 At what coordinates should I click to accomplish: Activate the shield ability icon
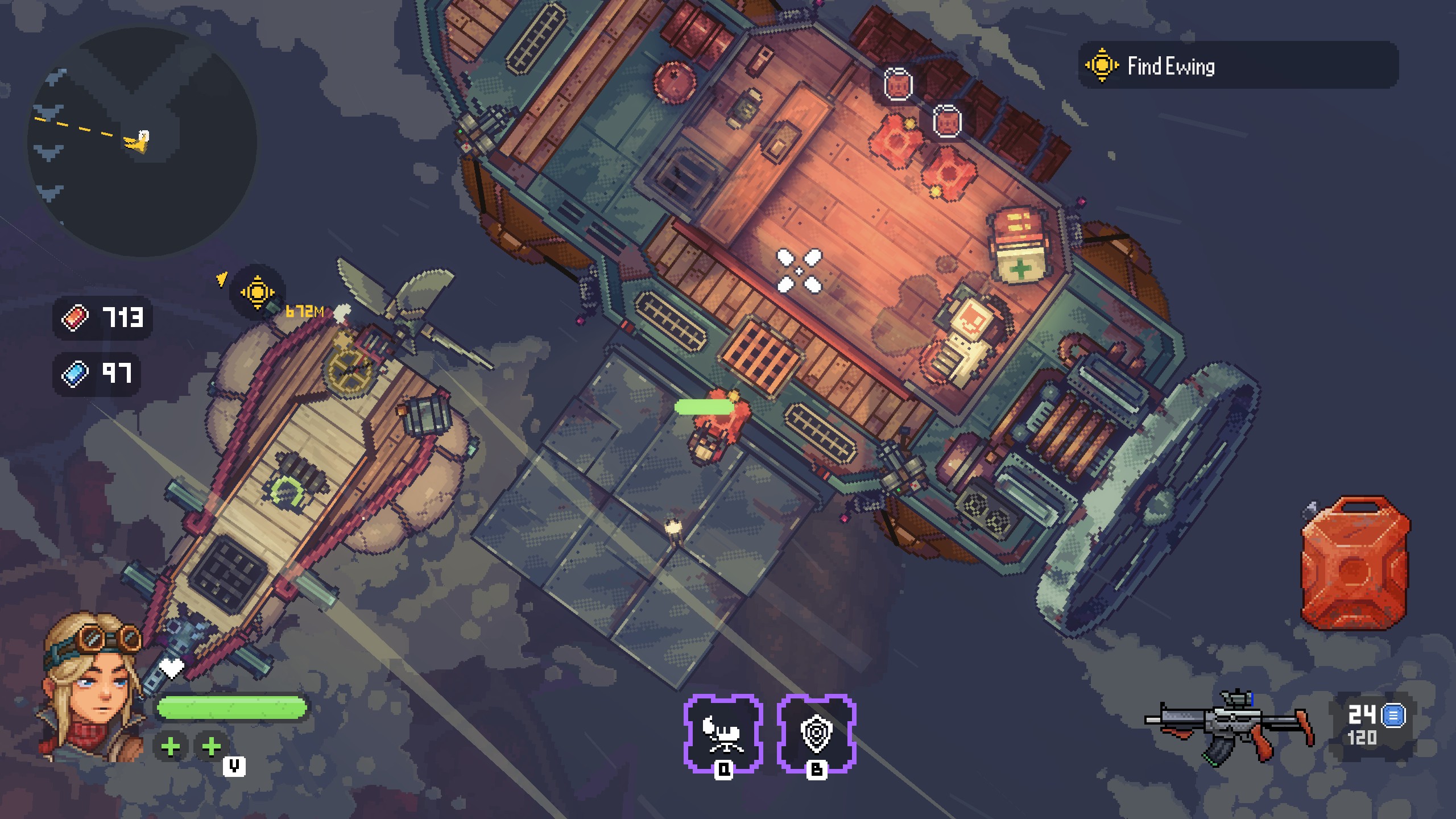pos(816,733)
